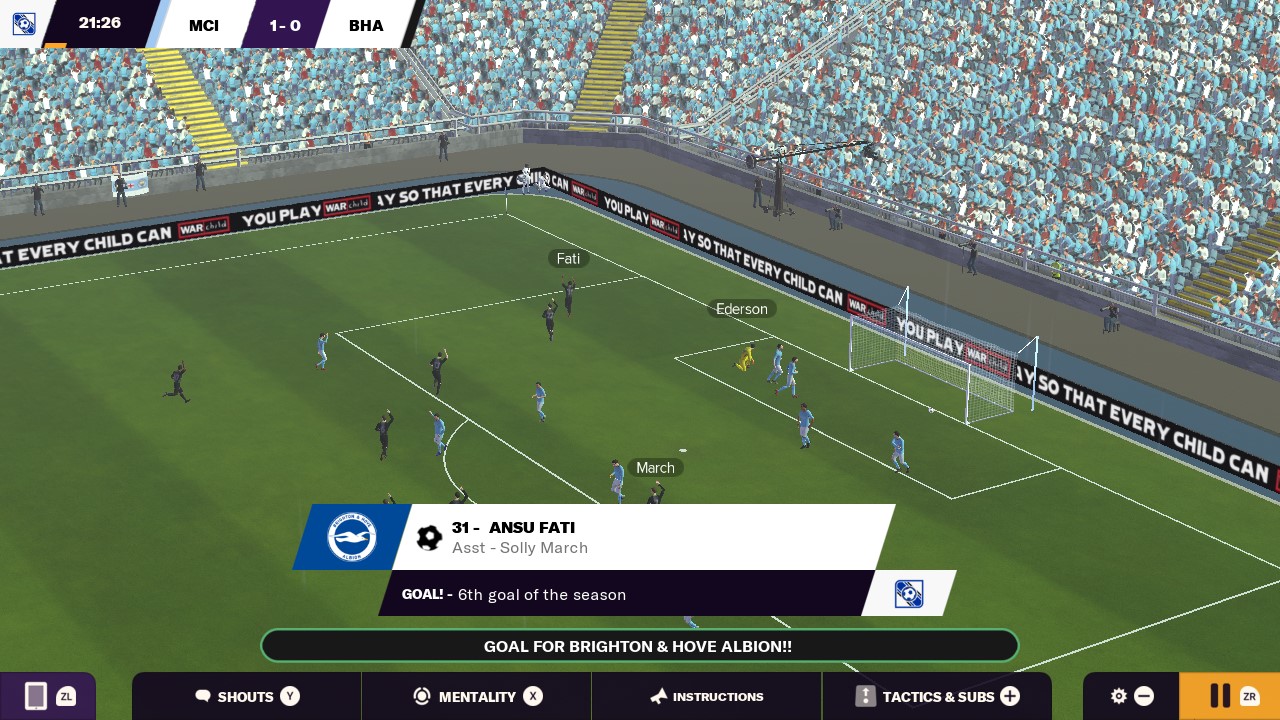1280x720 pixels.
Task: Pause the match with the ZR pause control
Action: 1220,696
